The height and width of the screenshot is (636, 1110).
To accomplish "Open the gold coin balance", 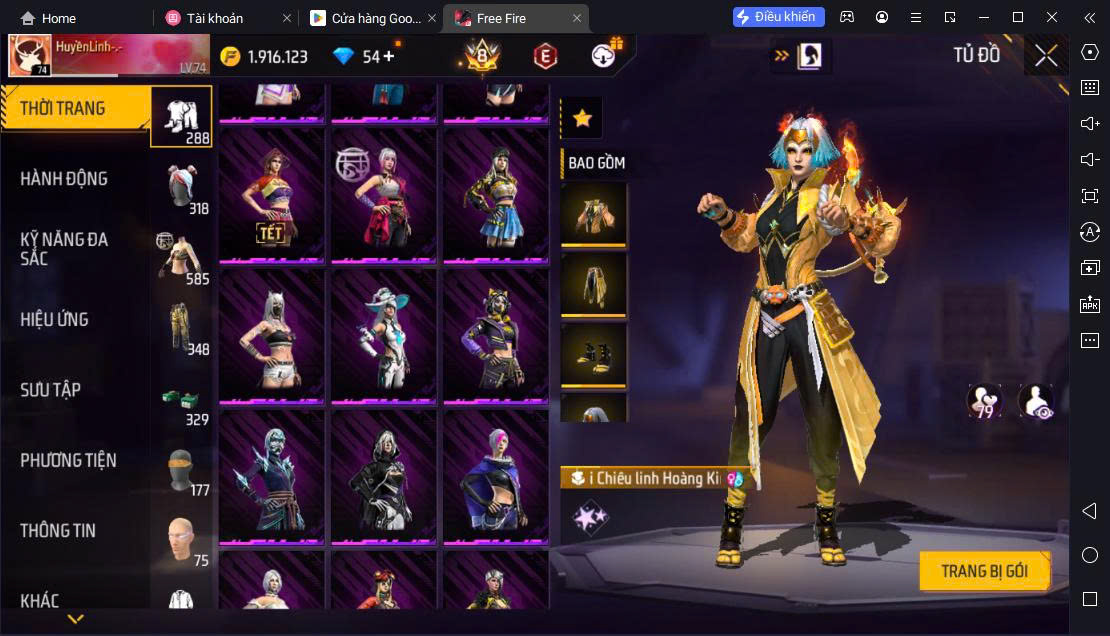I will (x=265, y=56).
